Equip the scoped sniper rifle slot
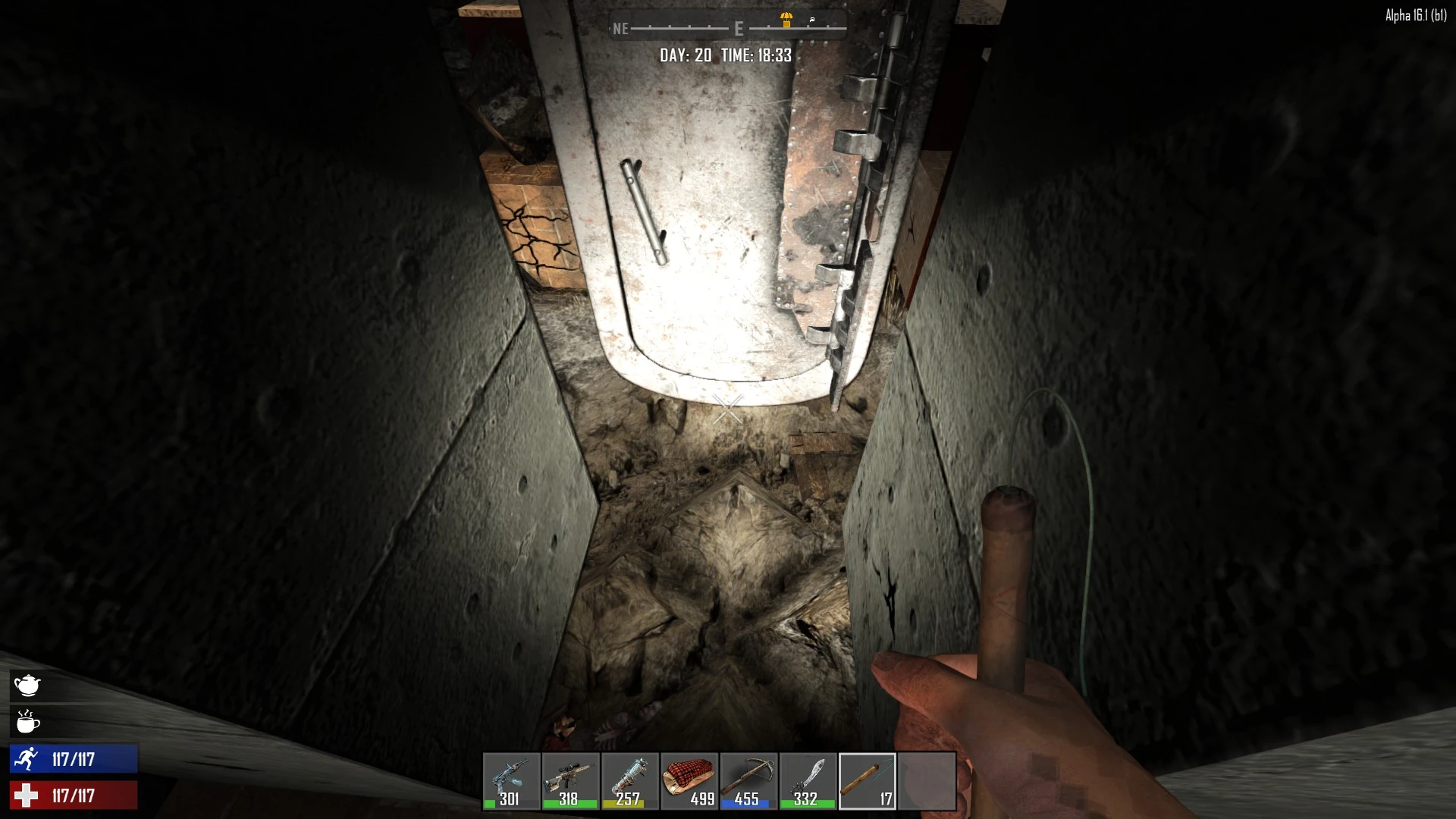The width and height of the screenshot is (1456, 819). click(x=570, y=780)
